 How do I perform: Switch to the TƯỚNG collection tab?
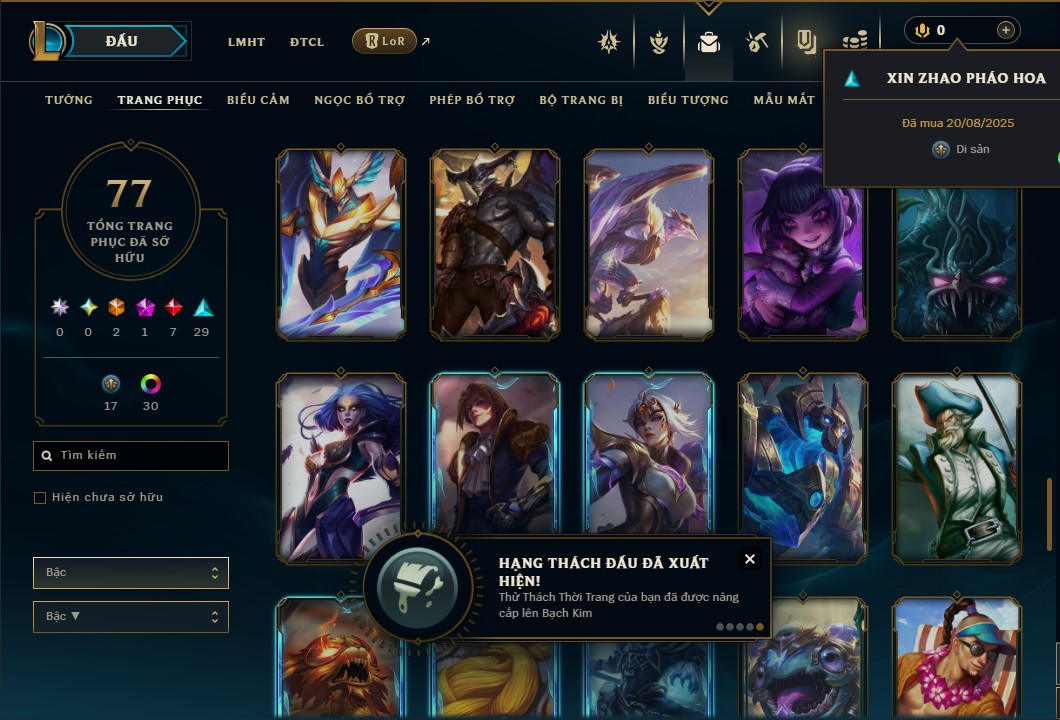click(x=69, y=100)
